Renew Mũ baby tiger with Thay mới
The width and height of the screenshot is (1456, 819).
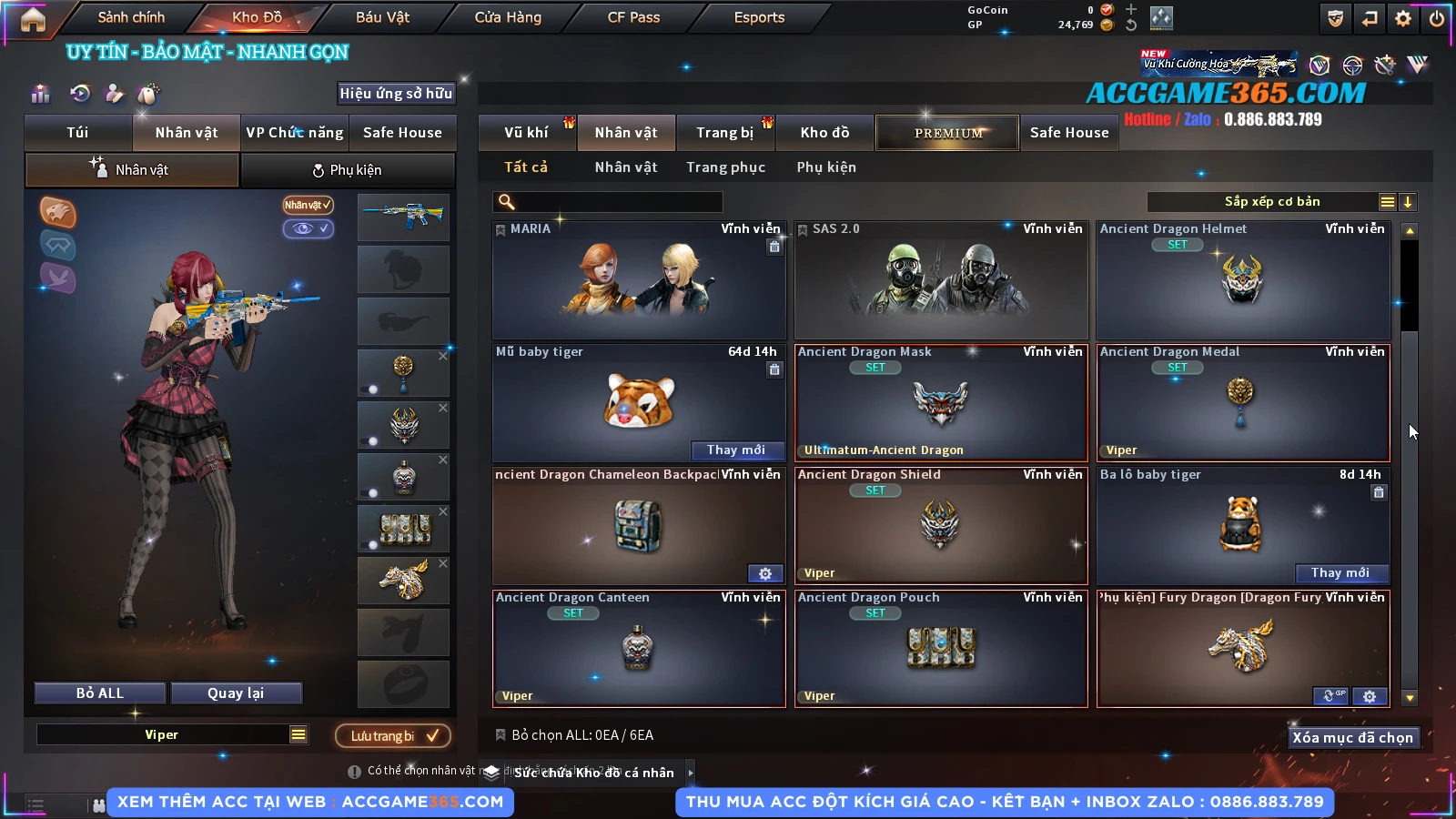click(x=735, y=450)
